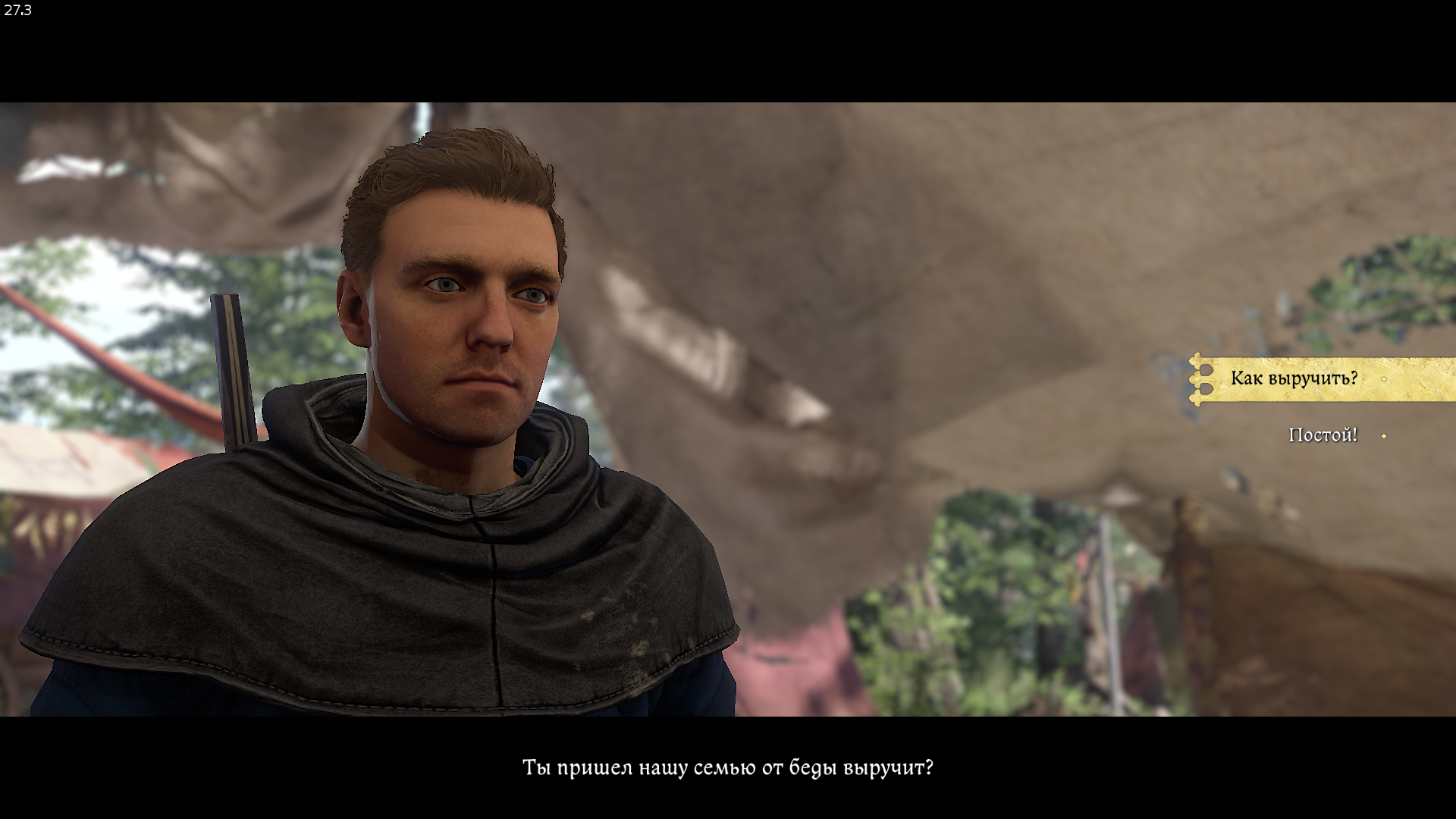Choose the "Как выручить?" dialogue reply
Screen dimensions: 1456x819
coord(1294,378)
